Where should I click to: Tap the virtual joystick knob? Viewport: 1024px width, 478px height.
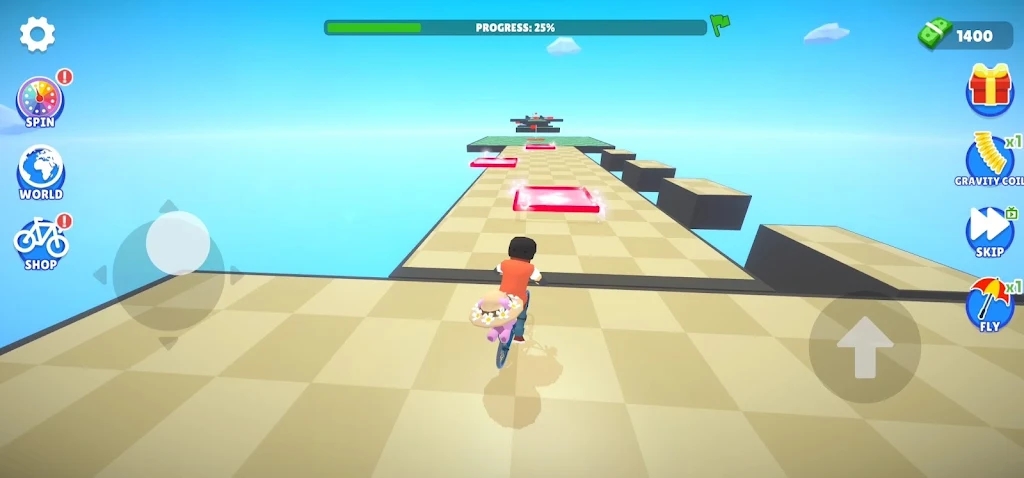pos(178,243)
